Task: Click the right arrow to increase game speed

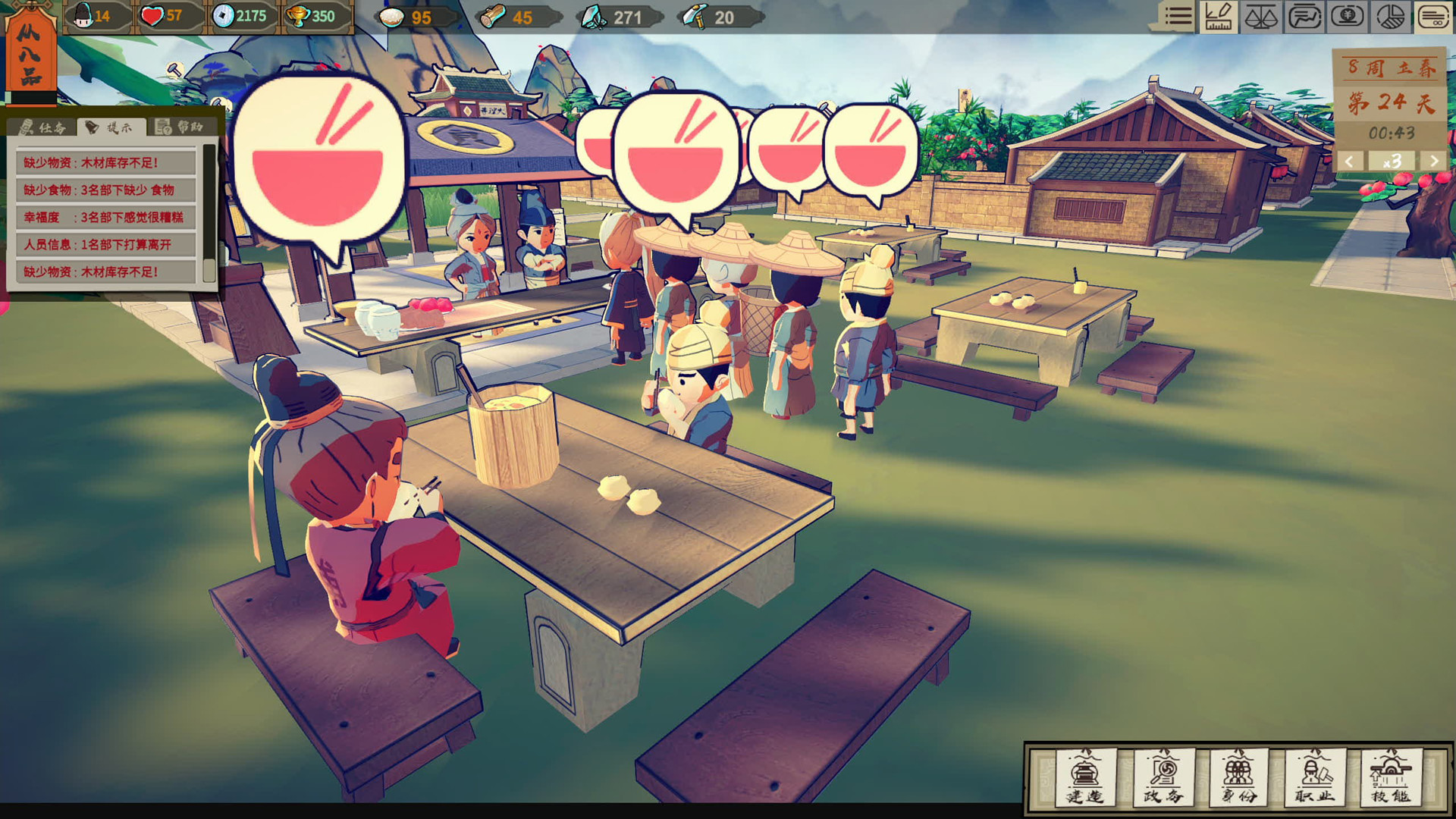Action: (x=1434, y=162)
